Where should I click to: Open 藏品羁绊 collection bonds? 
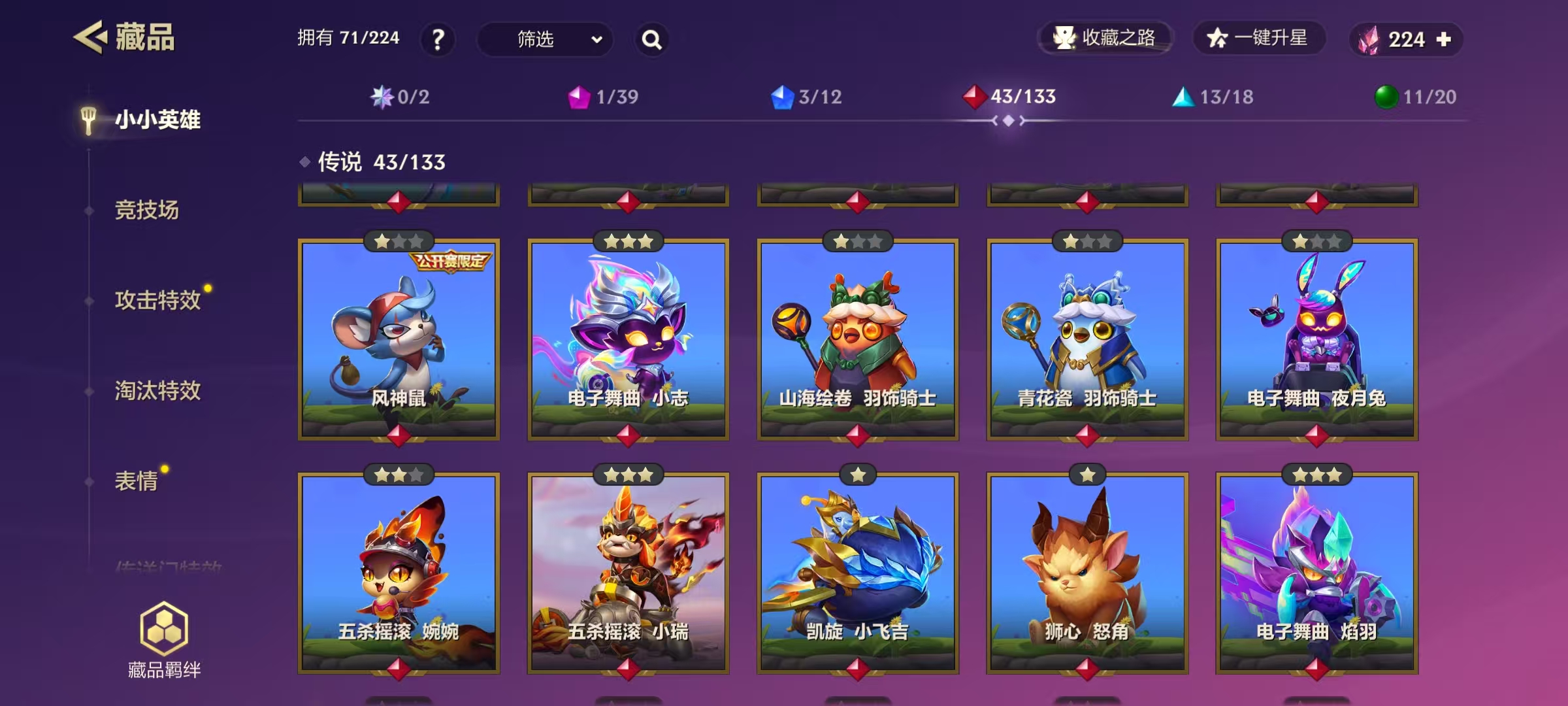coord(164,639)
